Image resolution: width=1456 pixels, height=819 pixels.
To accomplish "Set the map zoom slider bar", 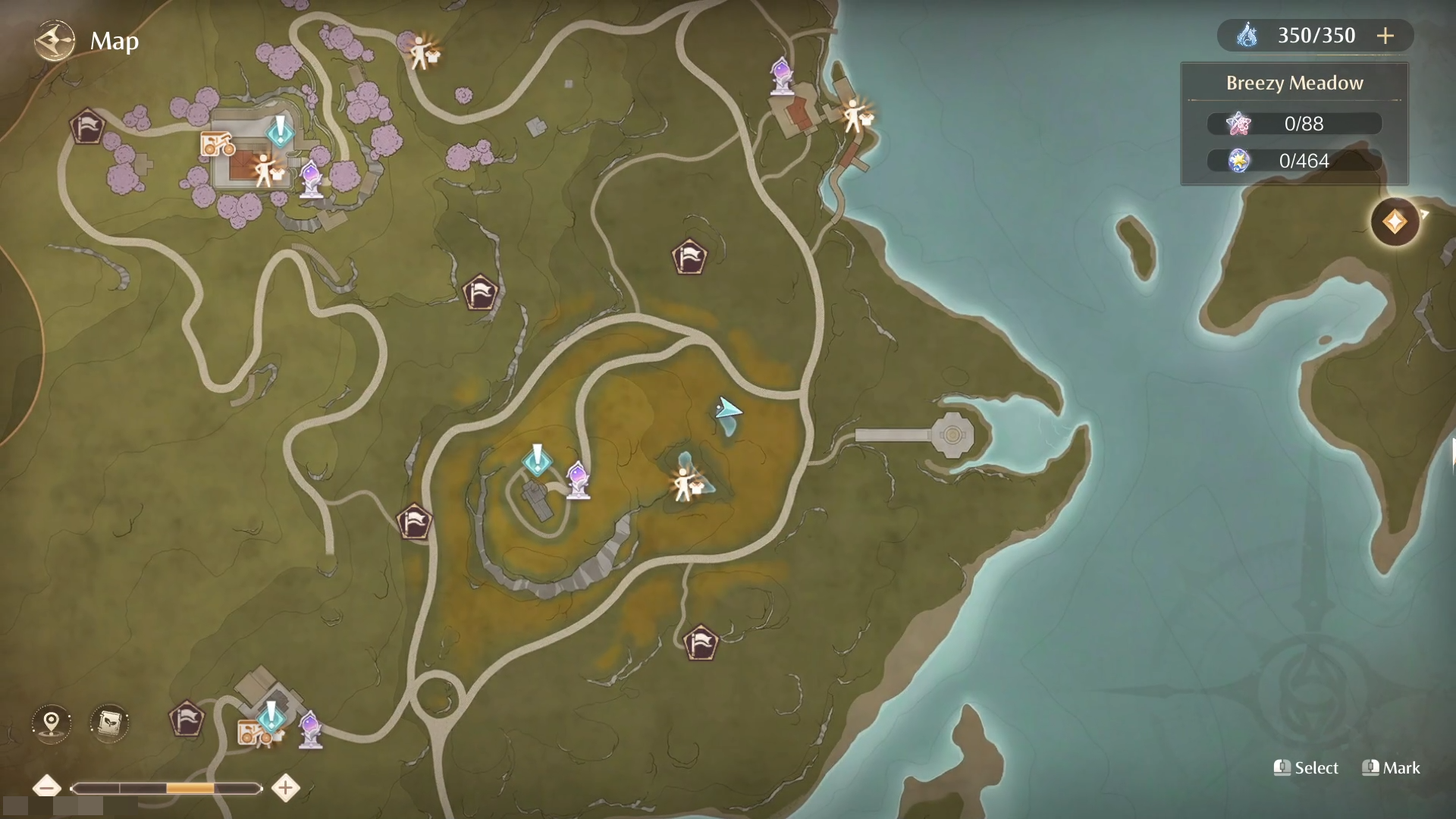I will point(166,789).
